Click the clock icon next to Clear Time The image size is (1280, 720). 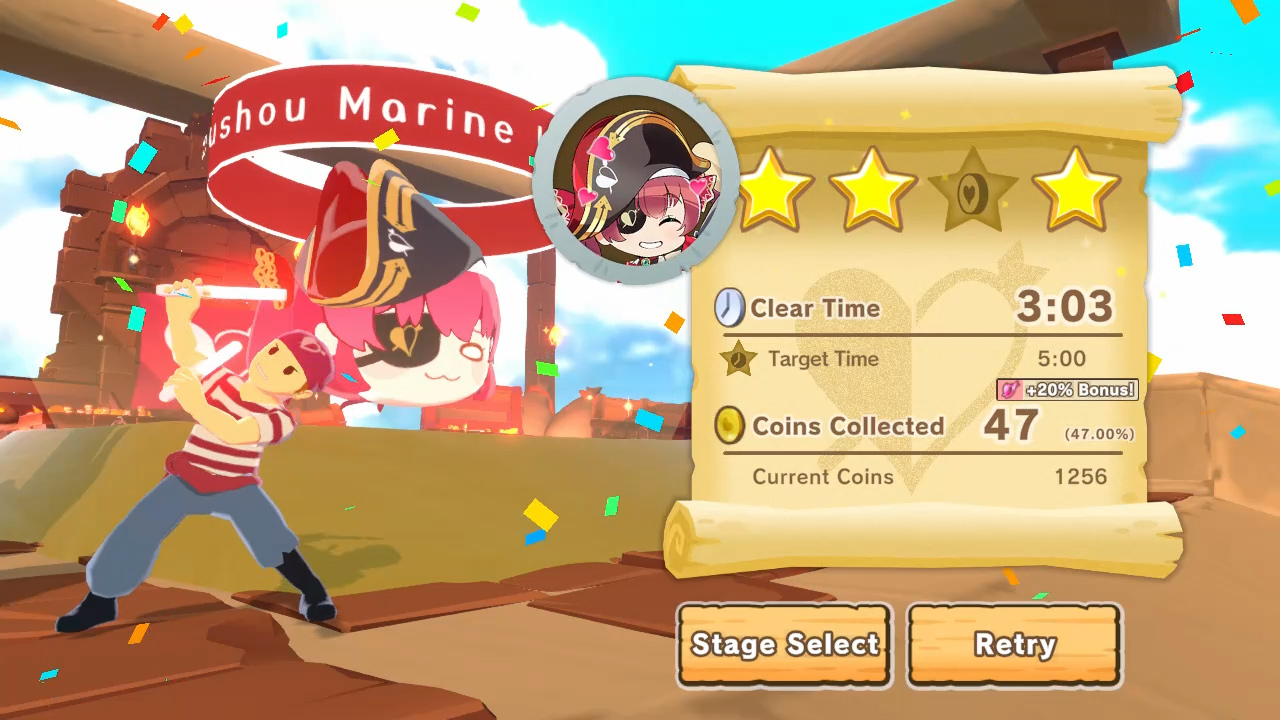click(x=731, y=308)
